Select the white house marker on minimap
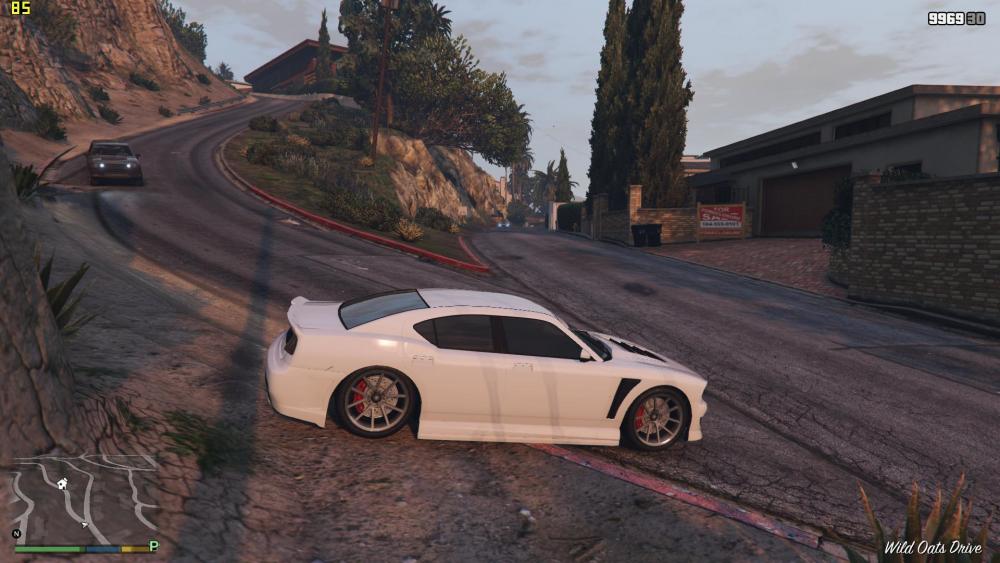This screenshot has width=1000, height=563. click(62, 484)
